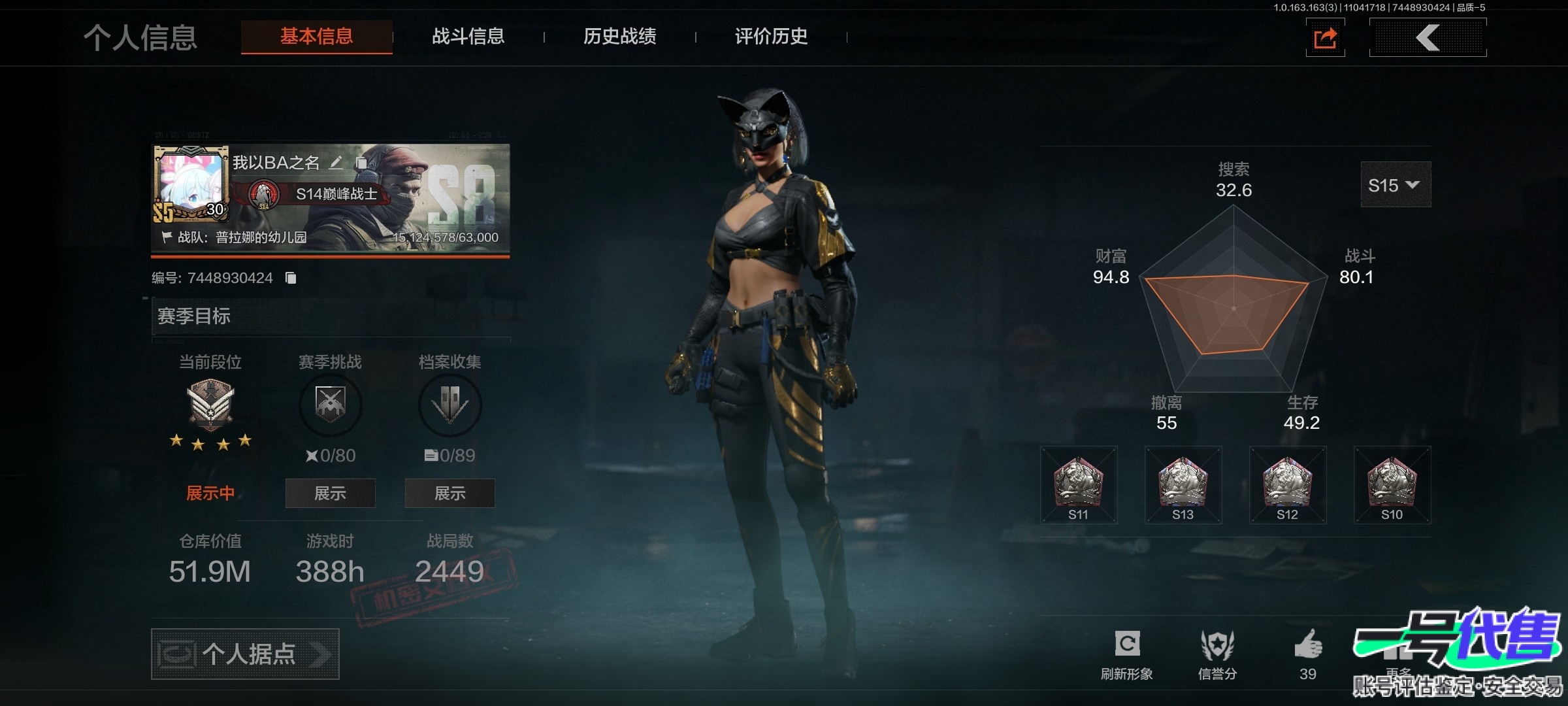This screenshot has width=1568, height=706.
Task: Select the S11 season medal
Action: tap(1079, 485)
